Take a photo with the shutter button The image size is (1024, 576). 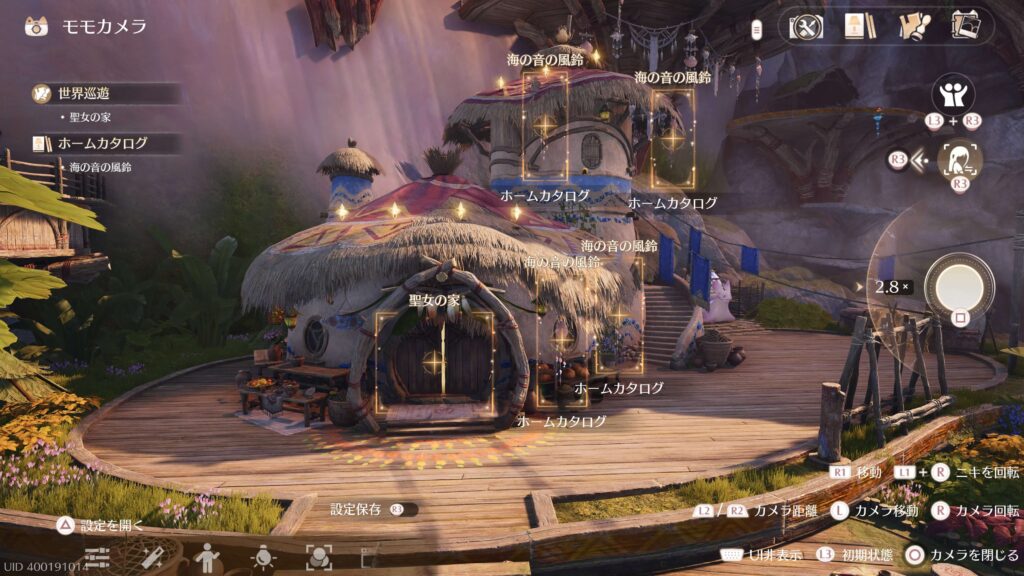click(959, 285)
